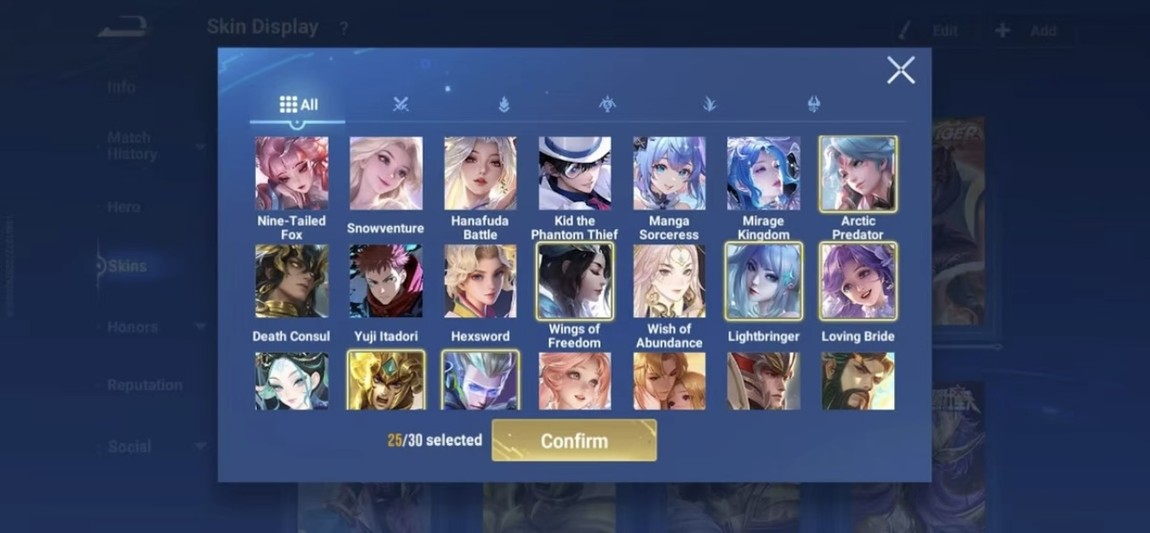Toggle the Wish of Abundance skin
This screenshot has width=1150, height=533.
click(669, 282)
